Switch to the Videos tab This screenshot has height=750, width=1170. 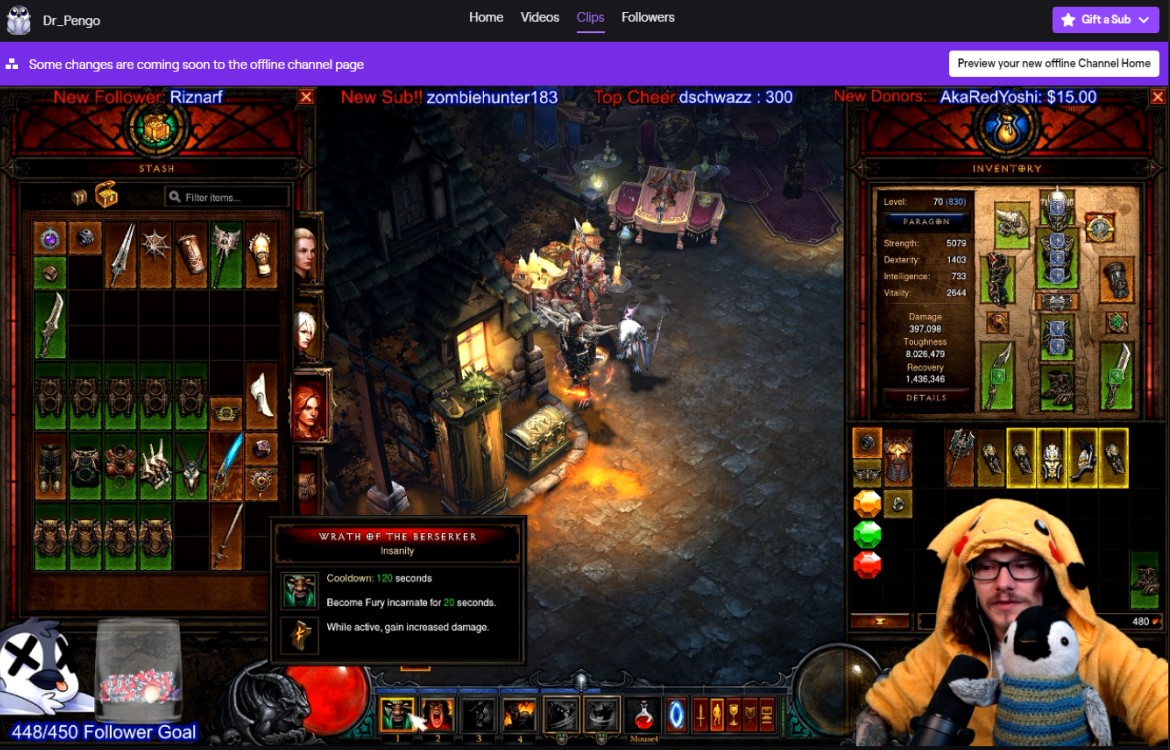click(540, 17)
